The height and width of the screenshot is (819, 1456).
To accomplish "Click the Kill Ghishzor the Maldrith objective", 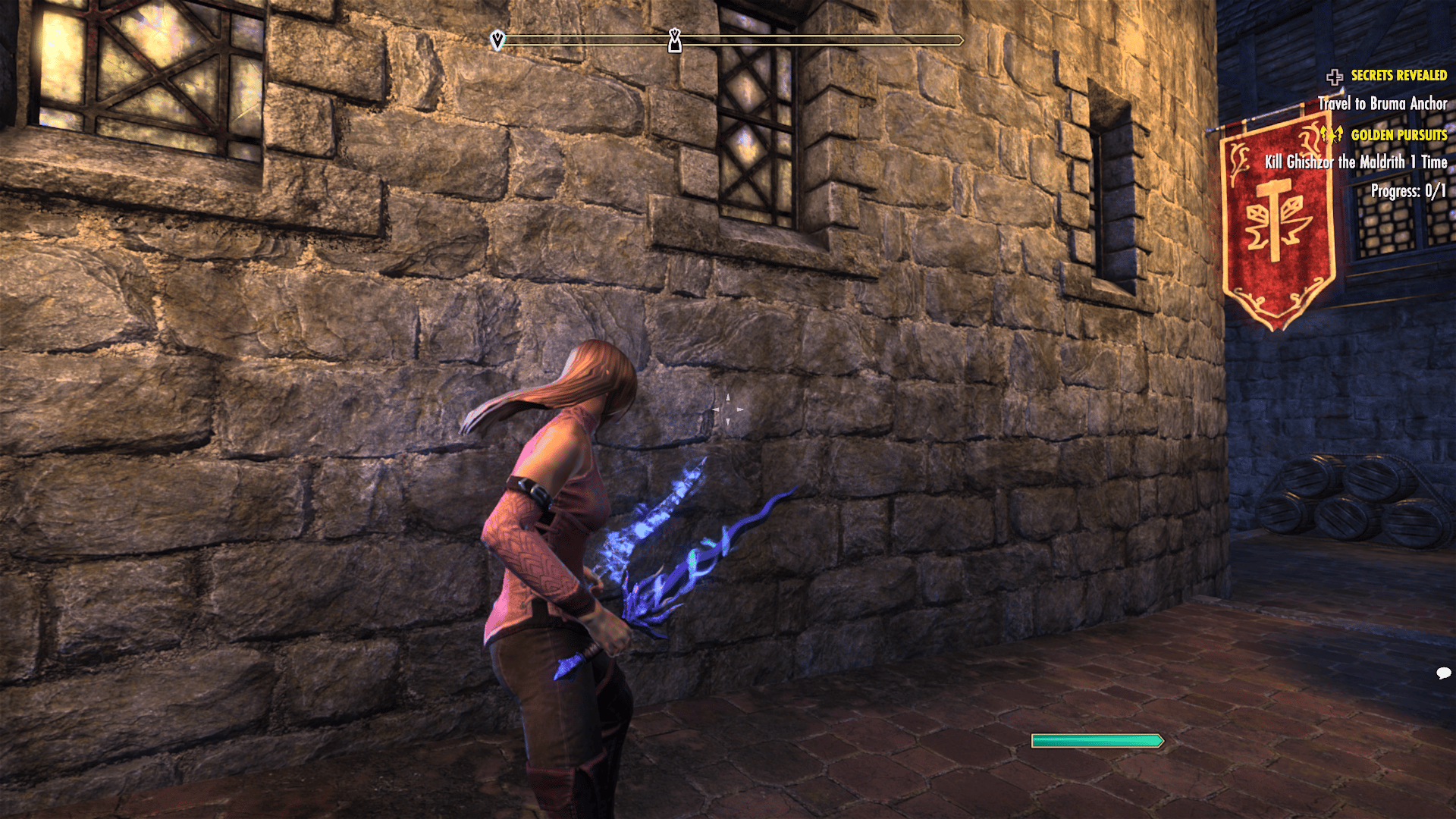I will pos(1355,162).
